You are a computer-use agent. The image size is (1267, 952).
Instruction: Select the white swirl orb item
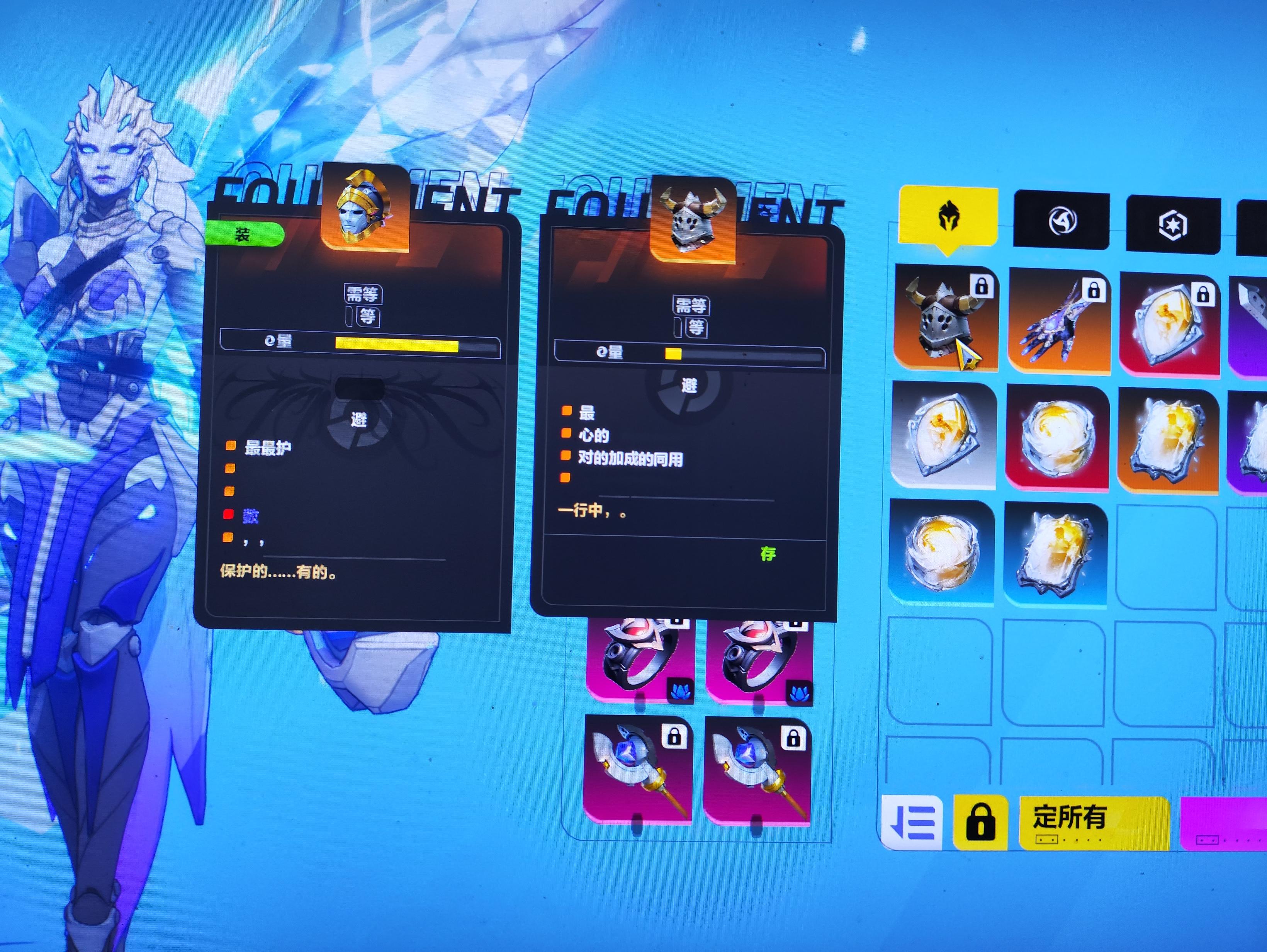[1058, 438]
